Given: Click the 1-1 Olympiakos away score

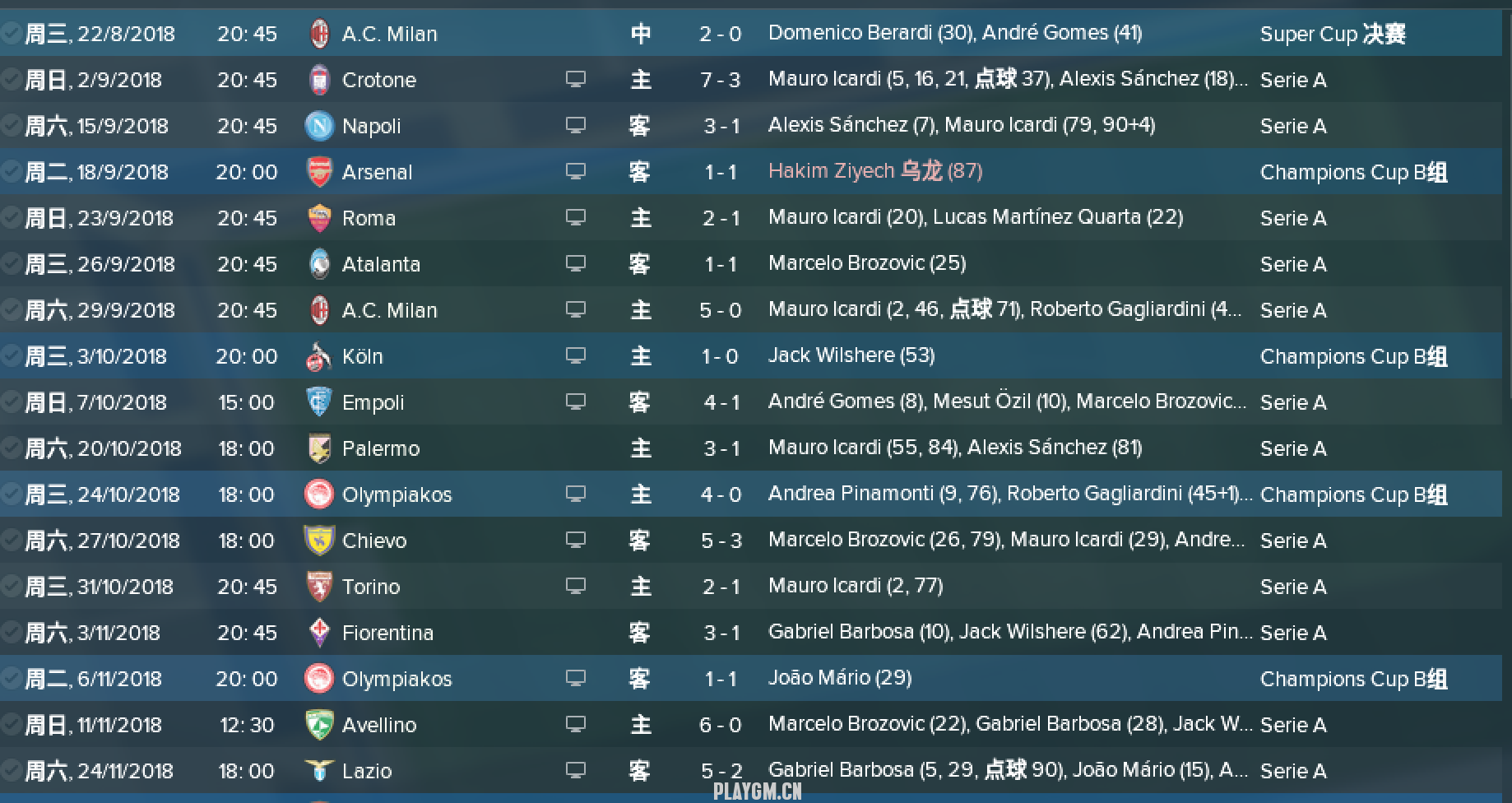Looking at the screenshot, I should point(721,679).
